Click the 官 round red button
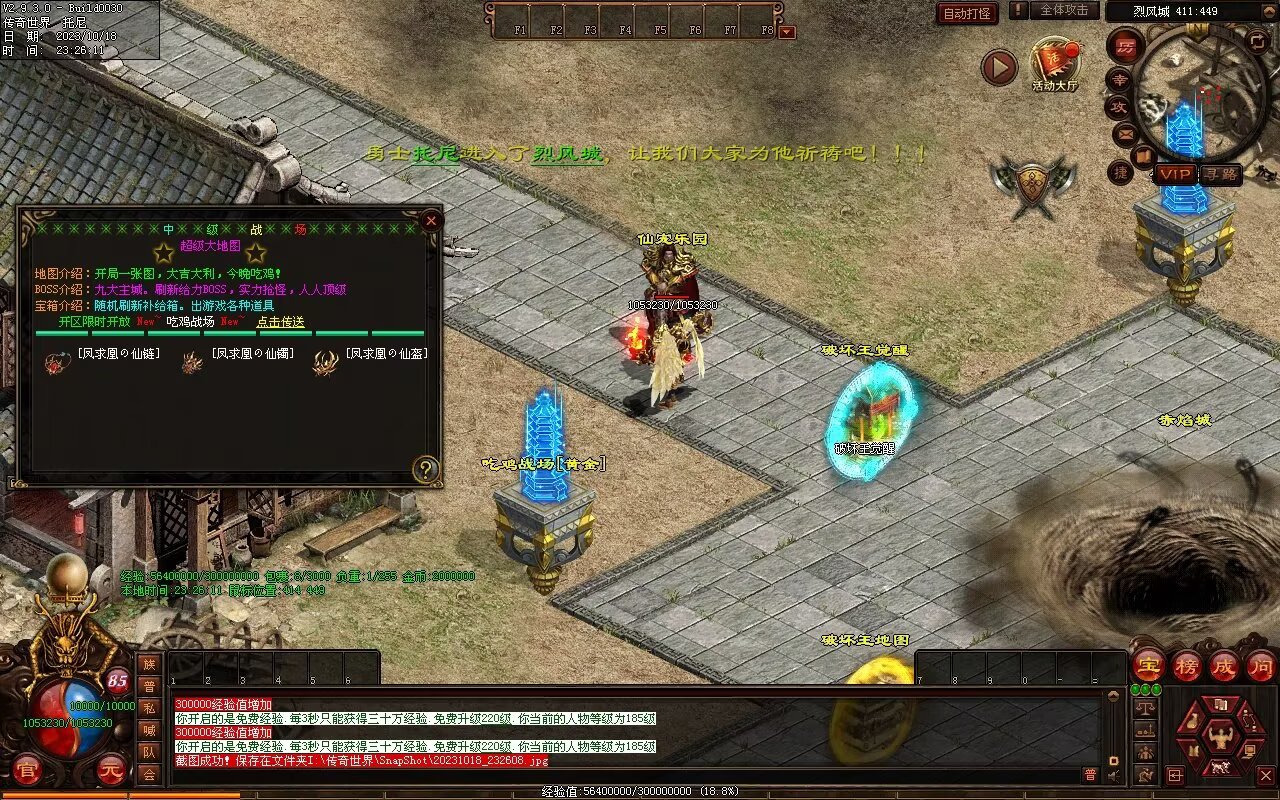 [29, 770]
